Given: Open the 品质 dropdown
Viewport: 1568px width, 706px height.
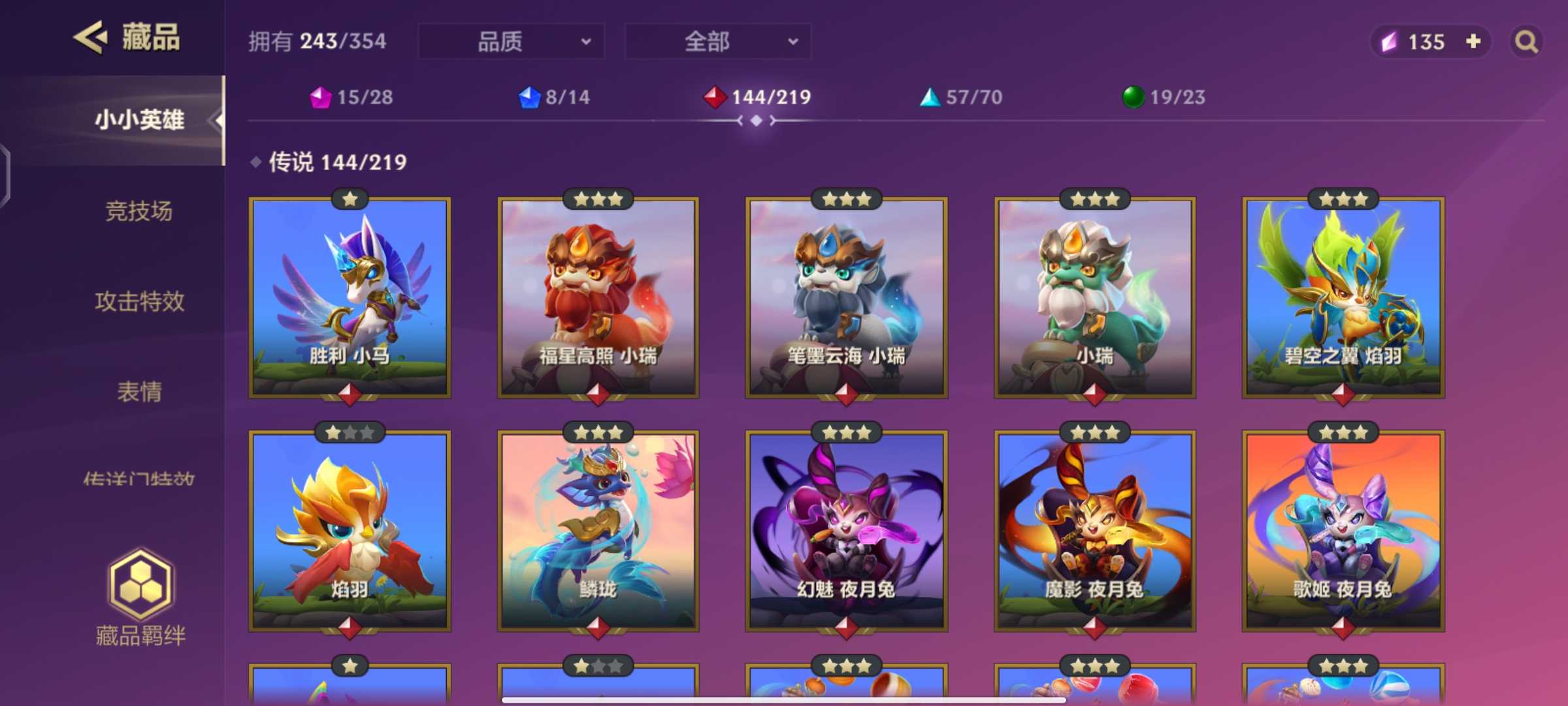Looking at the screenshot, I should click(x=510, y=41).
